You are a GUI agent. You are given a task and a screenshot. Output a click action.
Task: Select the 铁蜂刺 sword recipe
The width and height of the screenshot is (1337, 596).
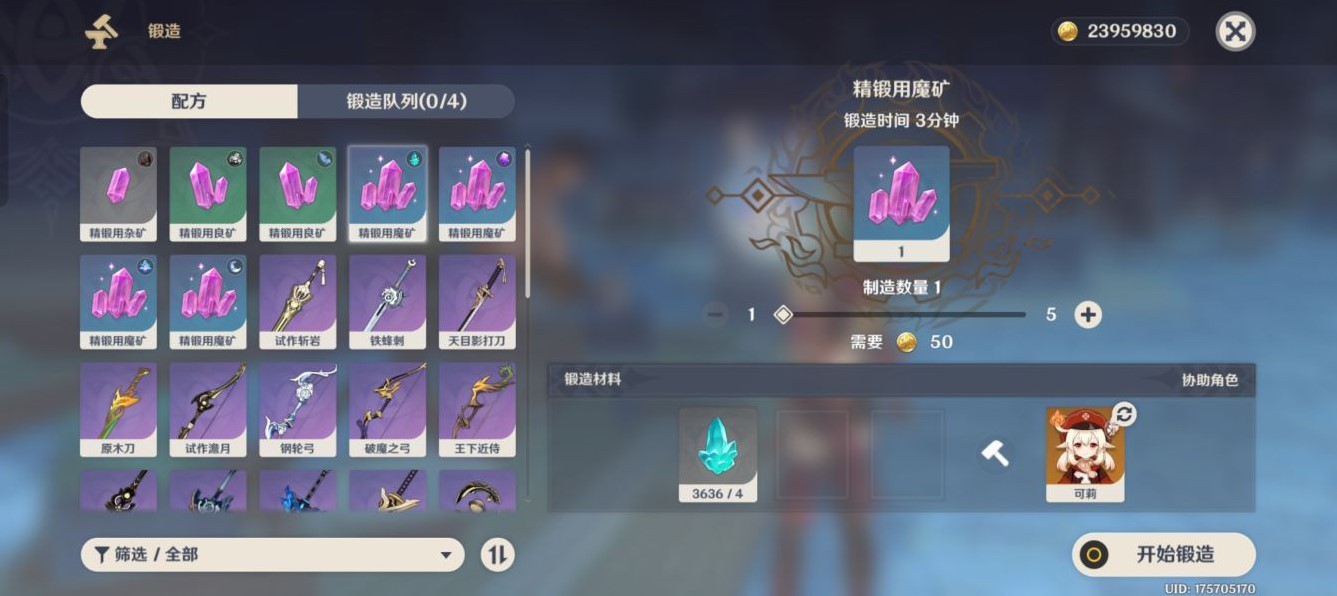(x=387, y=301)
